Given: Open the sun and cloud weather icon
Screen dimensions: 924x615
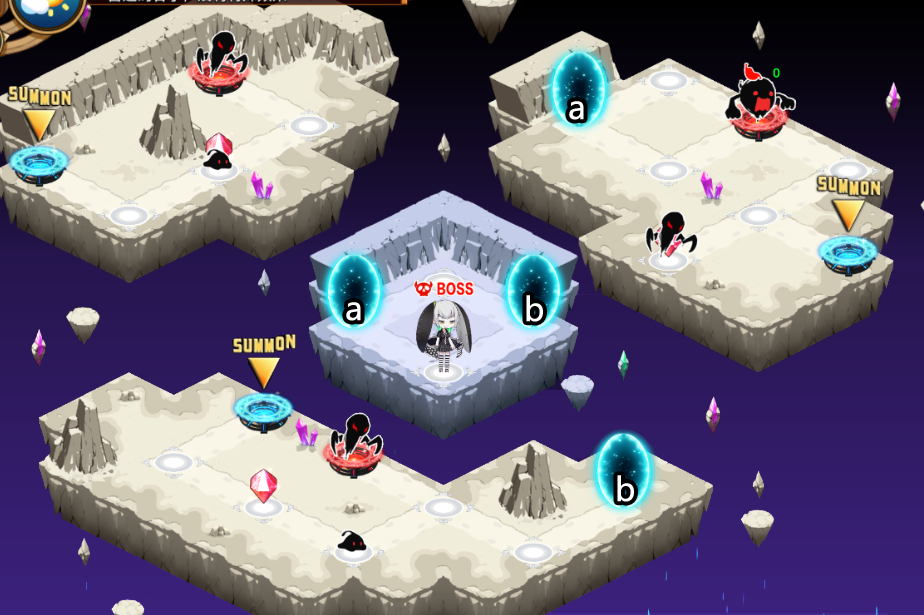Looking at the screenshot, I should point(35,8).
